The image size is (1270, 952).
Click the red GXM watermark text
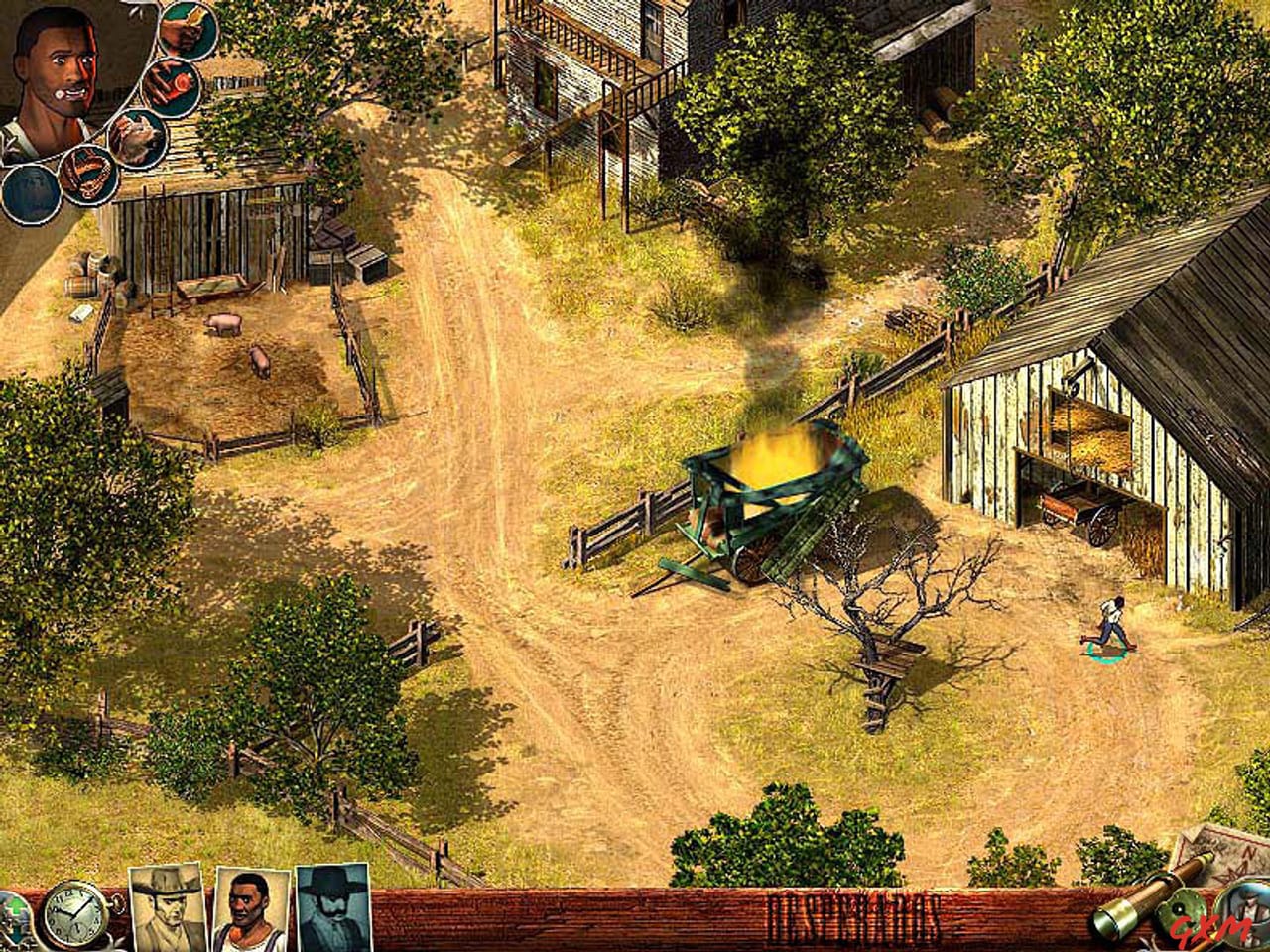click(x=1209, y=926)
